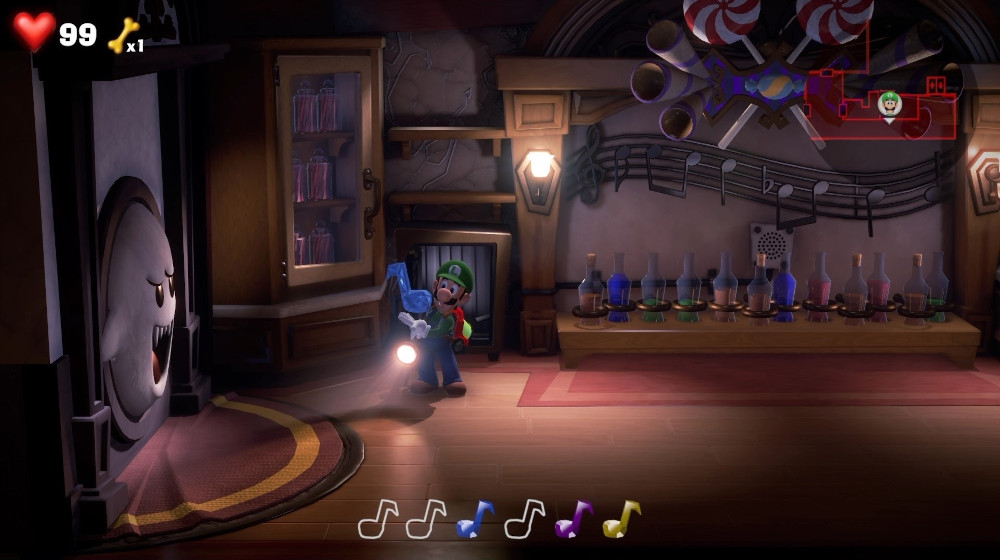Choose the purple music note

click(573, 519)
